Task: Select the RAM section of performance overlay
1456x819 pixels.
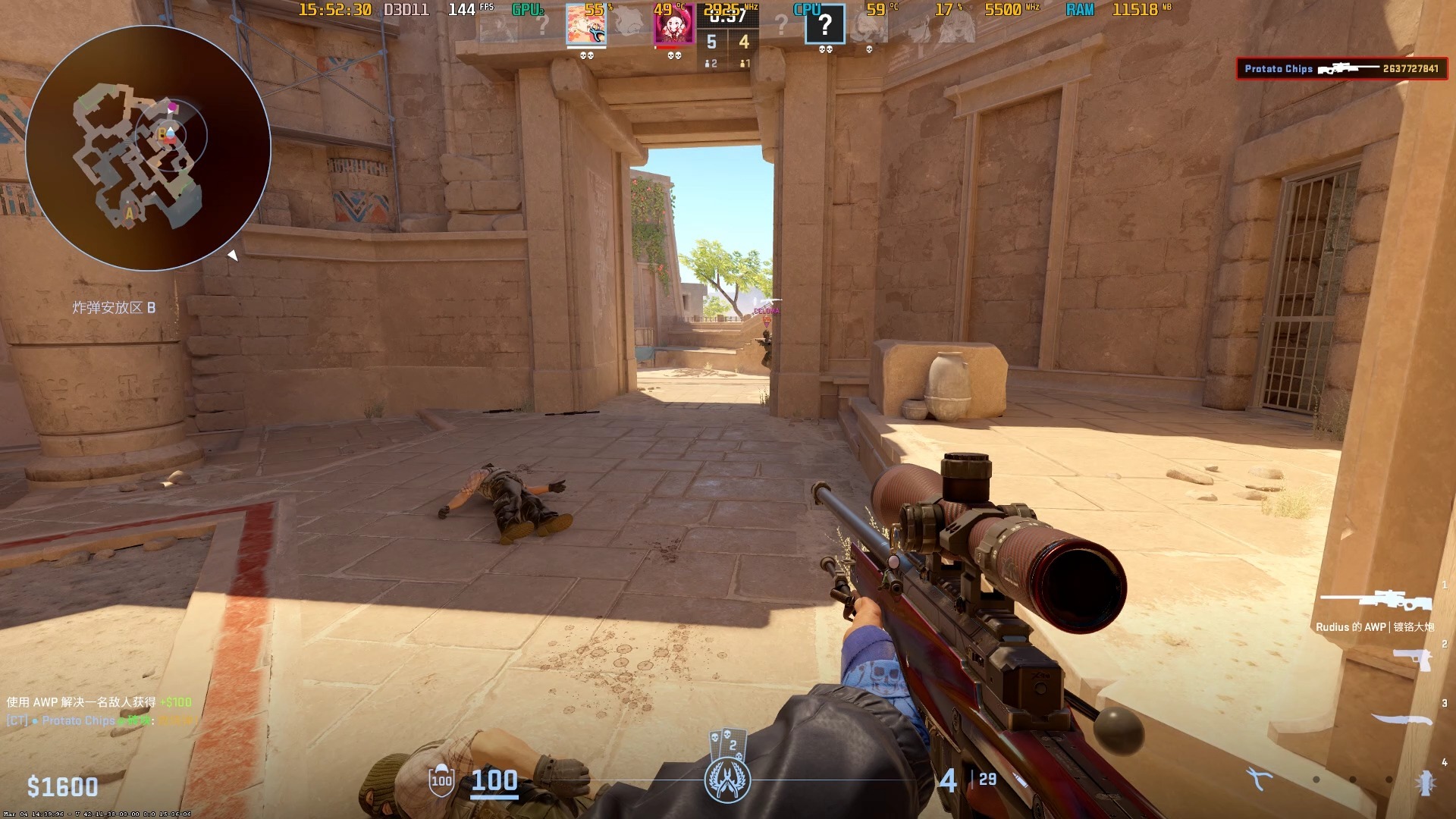Action: pyautogui.click(x=1080, y=10)
